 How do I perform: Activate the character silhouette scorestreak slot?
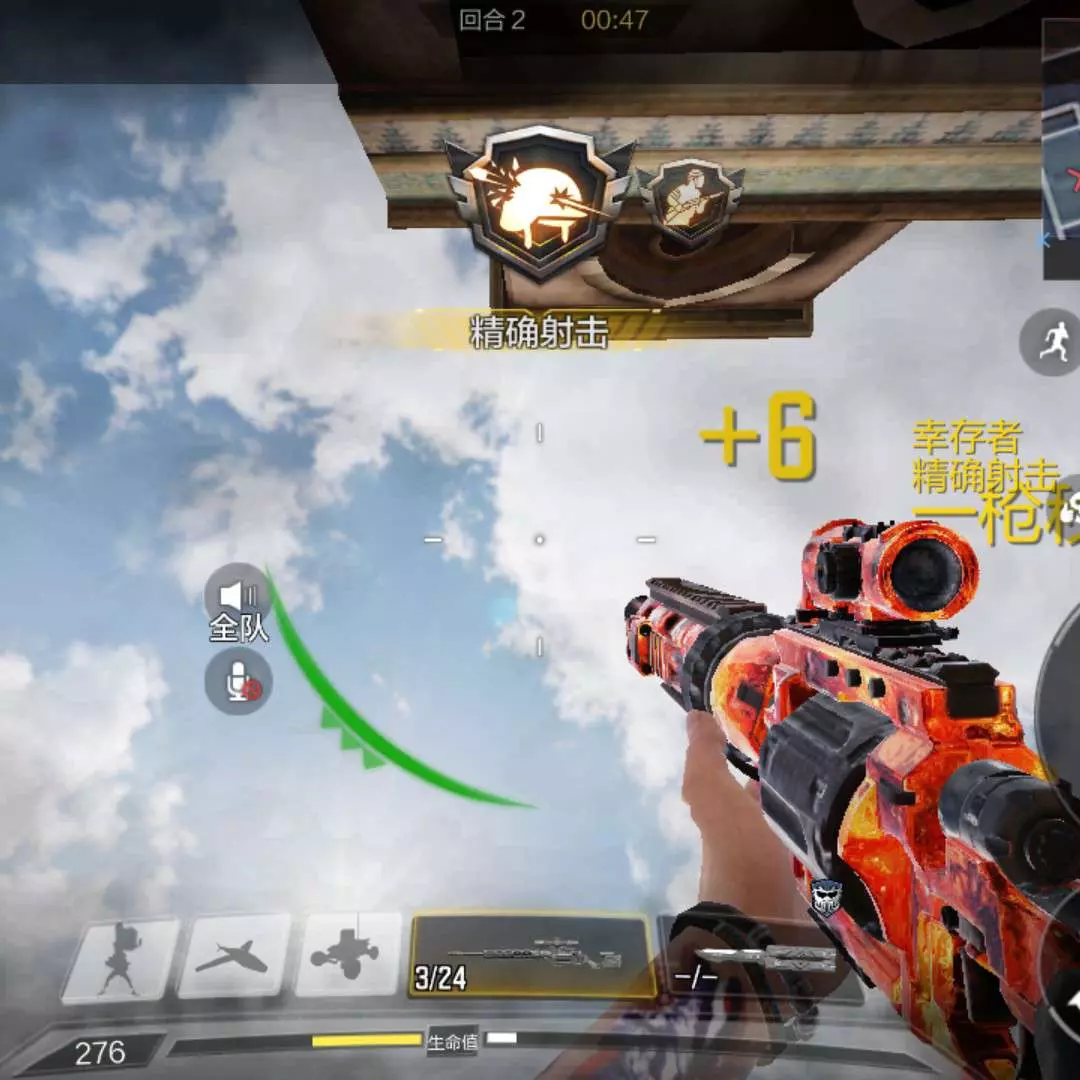(x=121, y=960)
